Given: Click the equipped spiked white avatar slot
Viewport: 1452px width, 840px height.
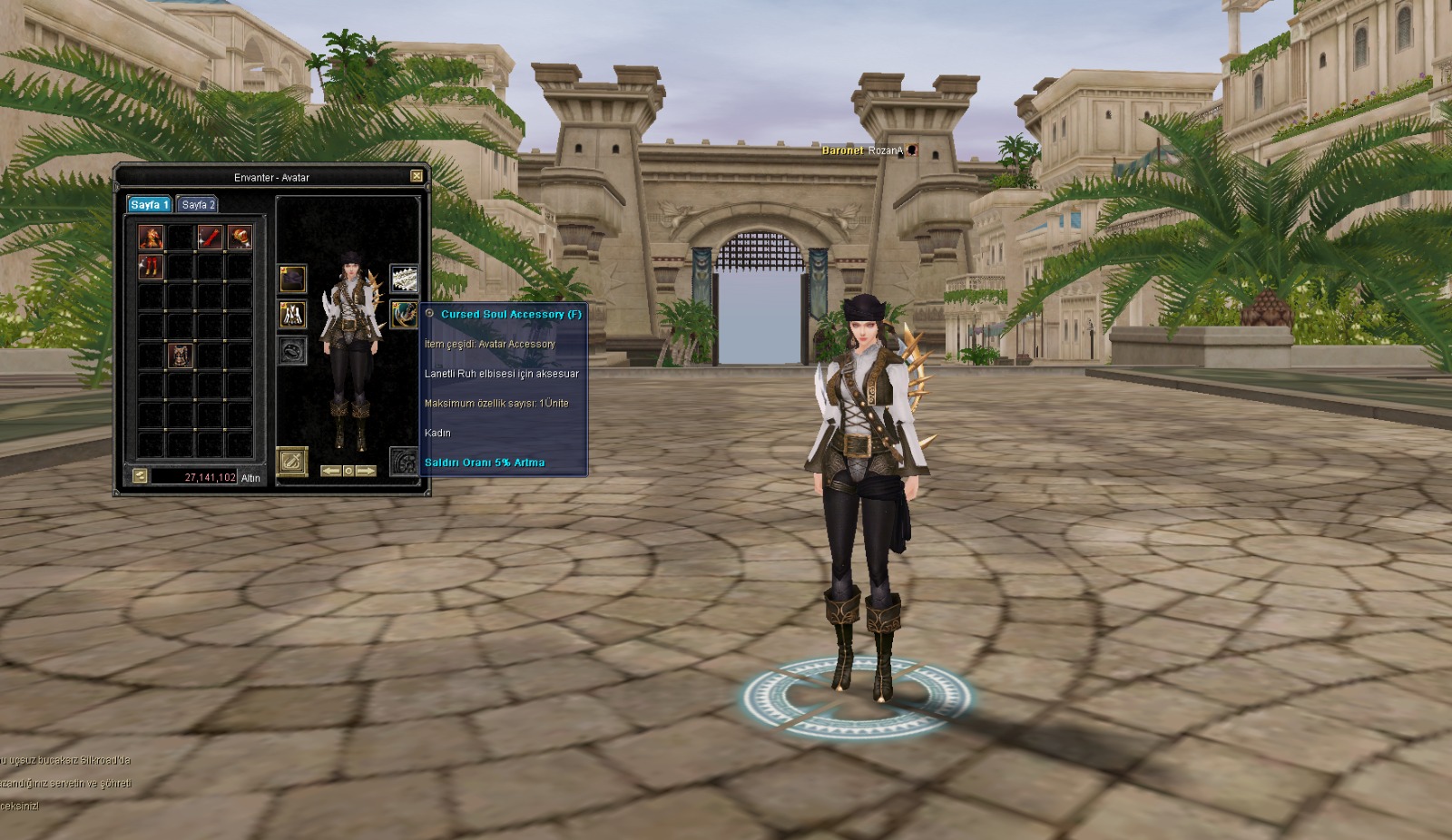Looking at the screenshot, I should [404, 278].
